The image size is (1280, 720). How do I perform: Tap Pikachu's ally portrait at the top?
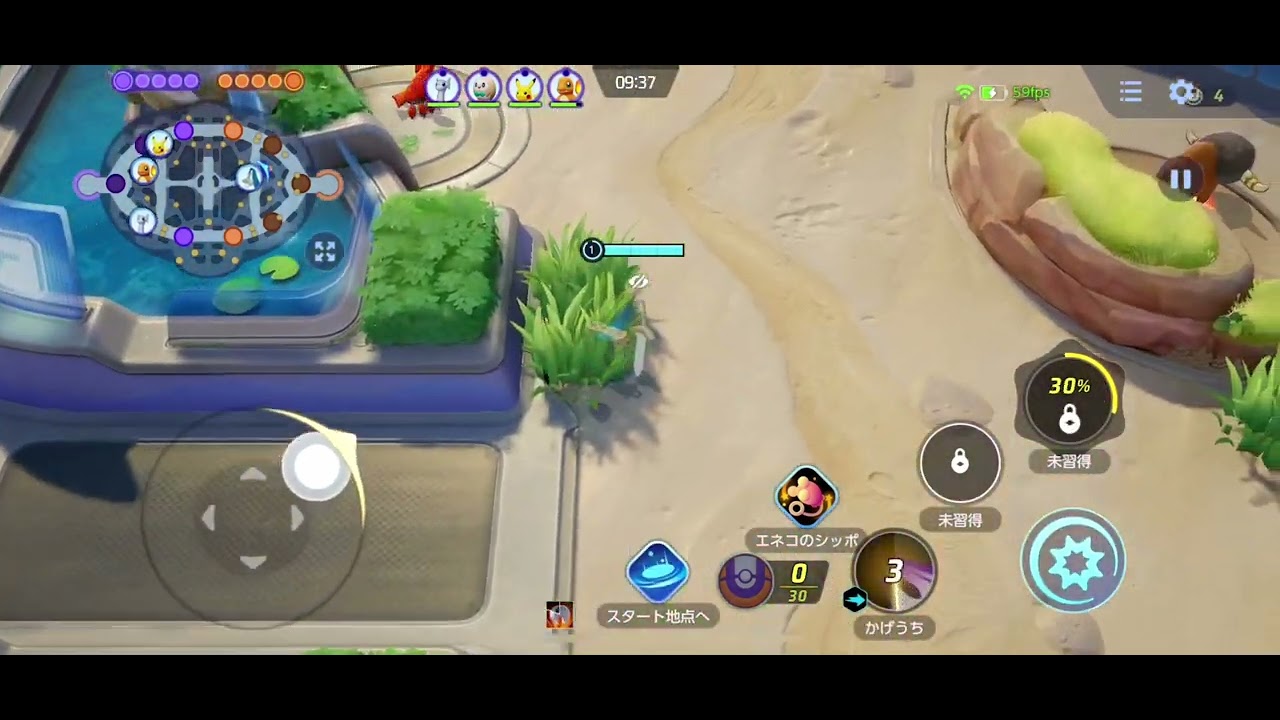(x=524, y=88)
